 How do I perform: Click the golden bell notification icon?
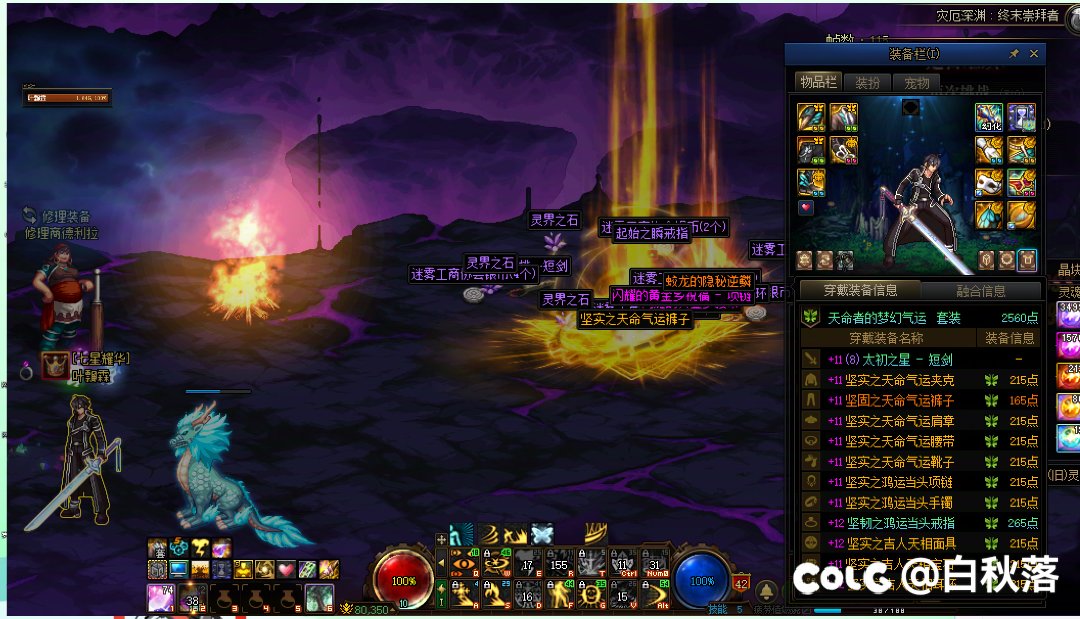tap(766, 590)
